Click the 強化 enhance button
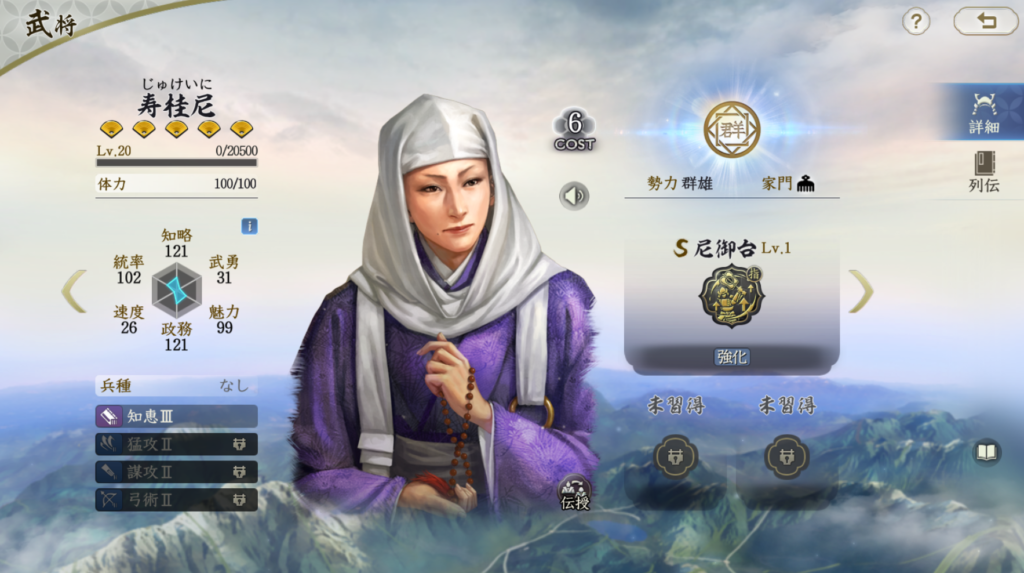This screenshot has height=573, width=1024. coord(732,357)
